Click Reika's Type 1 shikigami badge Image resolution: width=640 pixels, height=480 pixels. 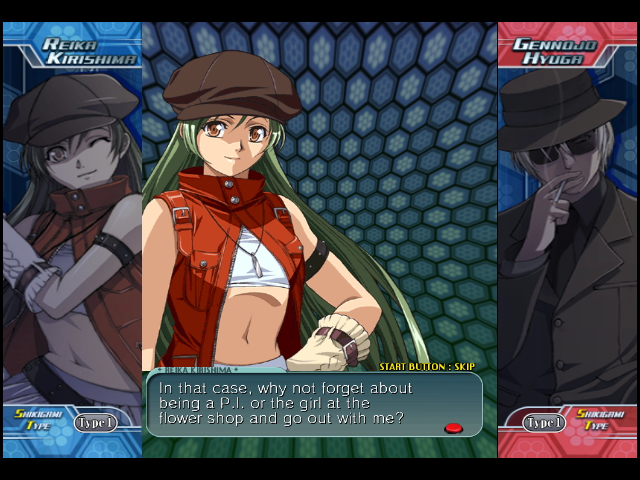click(x=96, y=422)
